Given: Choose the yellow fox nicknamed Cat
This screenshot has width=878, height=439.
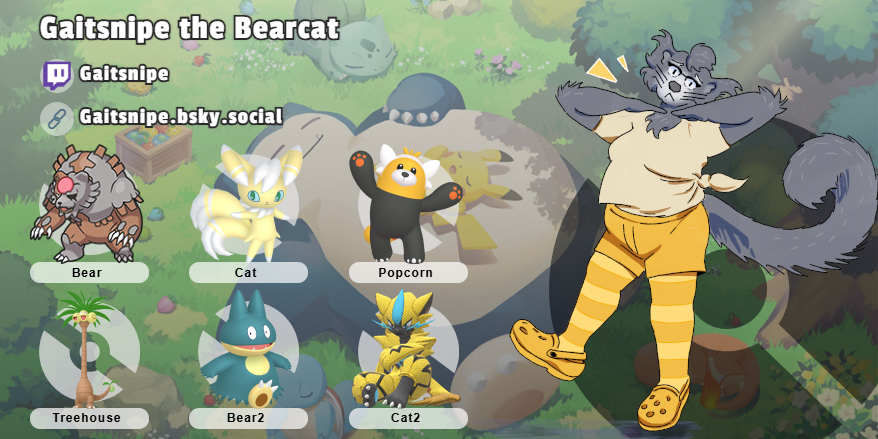Looking at the screenshot, I should click(x=247, y=205).
